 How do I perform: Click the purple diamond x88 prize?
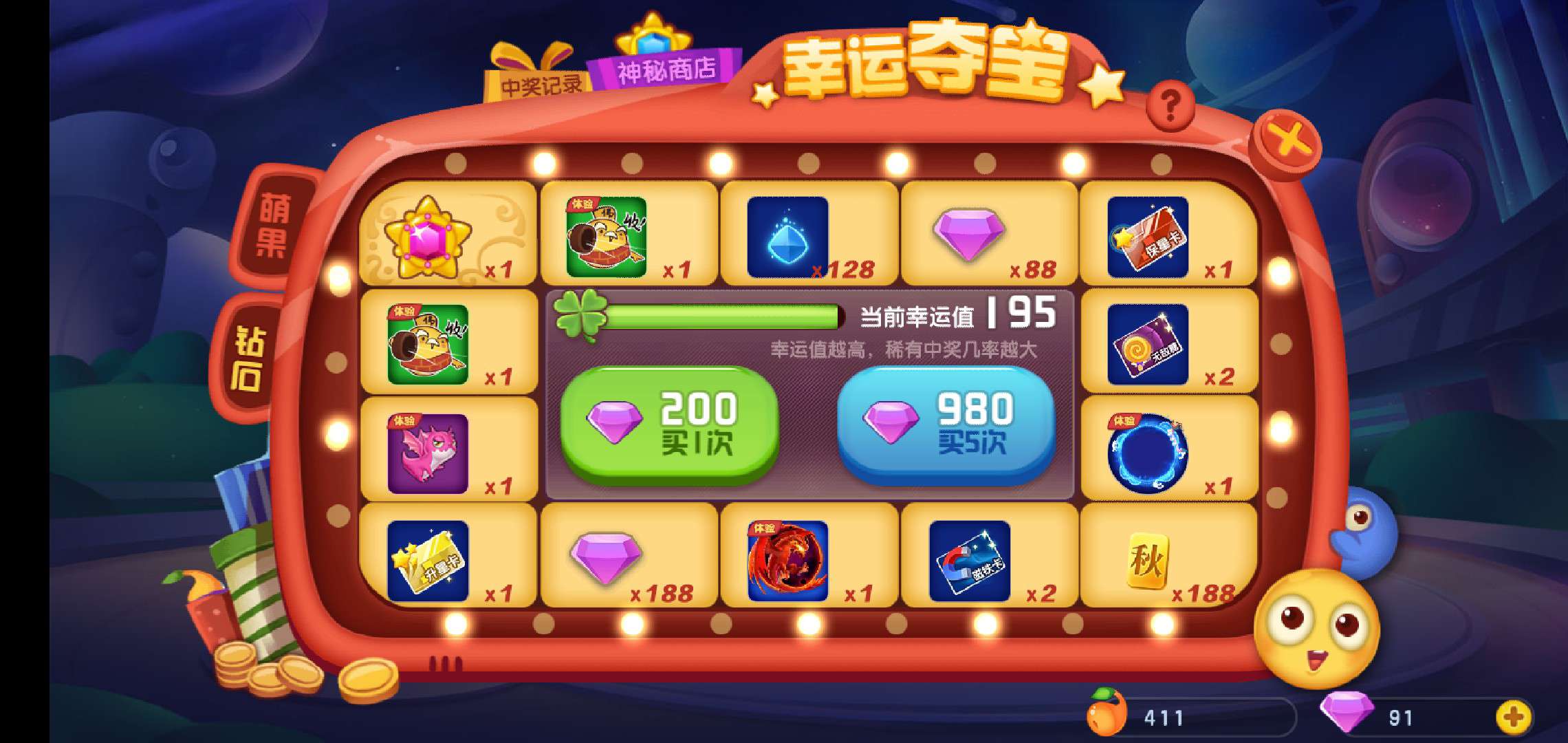tap(977, 234)
